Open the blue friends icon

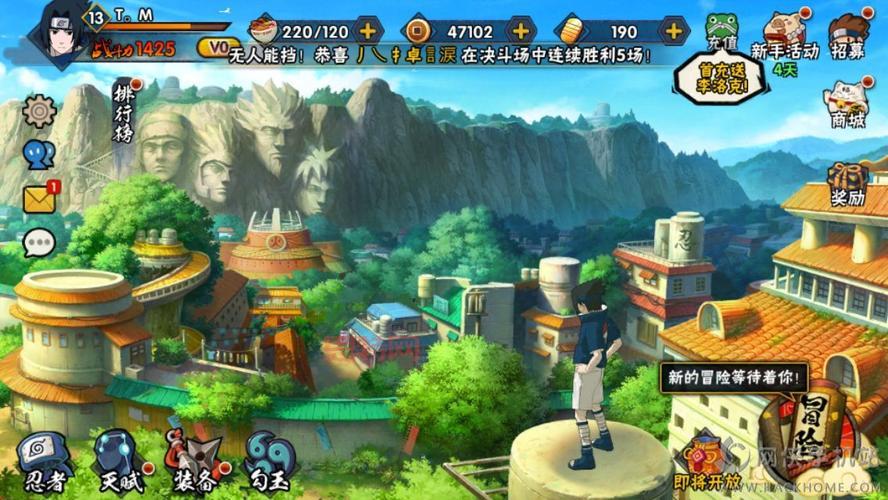(x=39, y=154)
